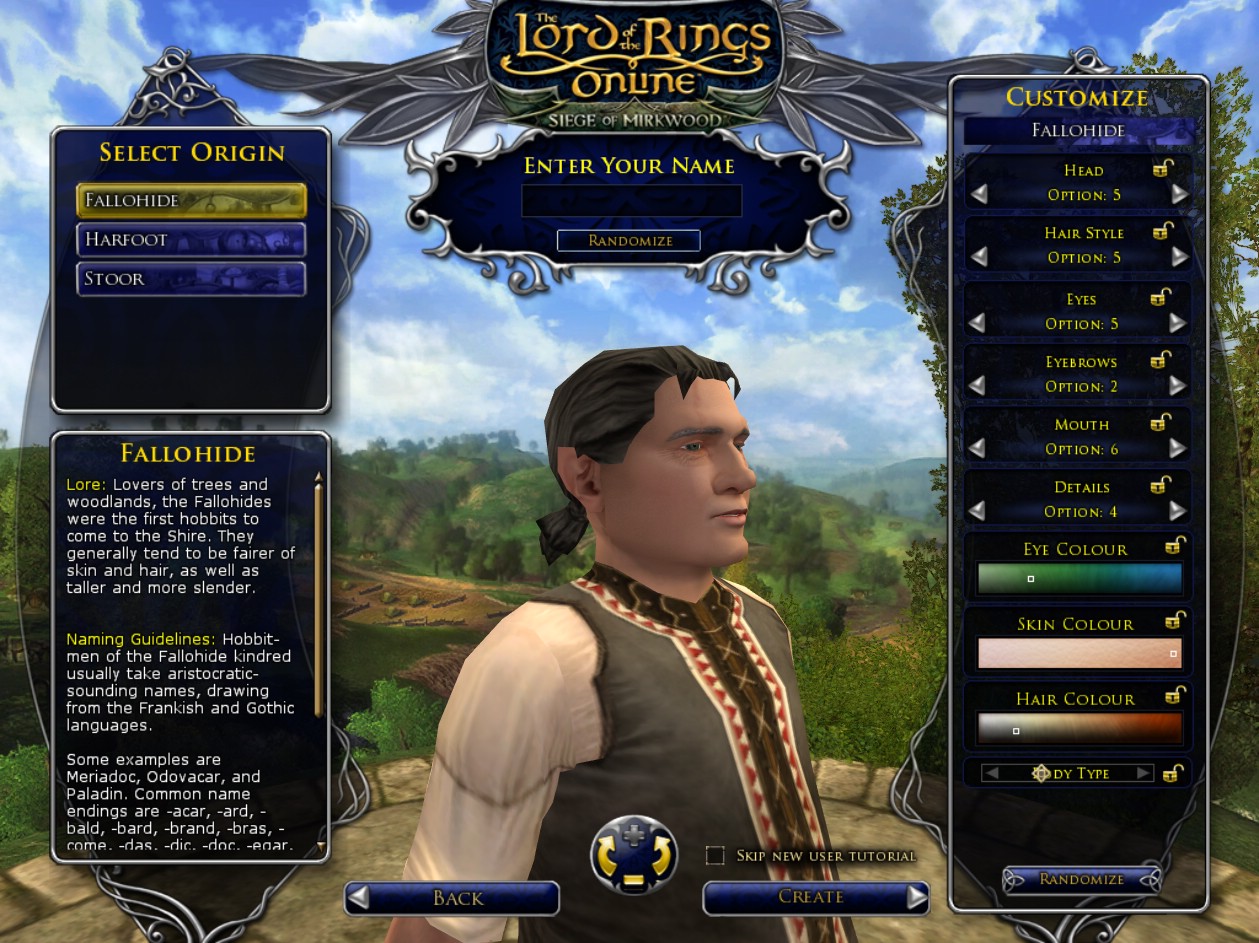
Task: Switch to the next Eyes option
Action: tap(1177, 323)
